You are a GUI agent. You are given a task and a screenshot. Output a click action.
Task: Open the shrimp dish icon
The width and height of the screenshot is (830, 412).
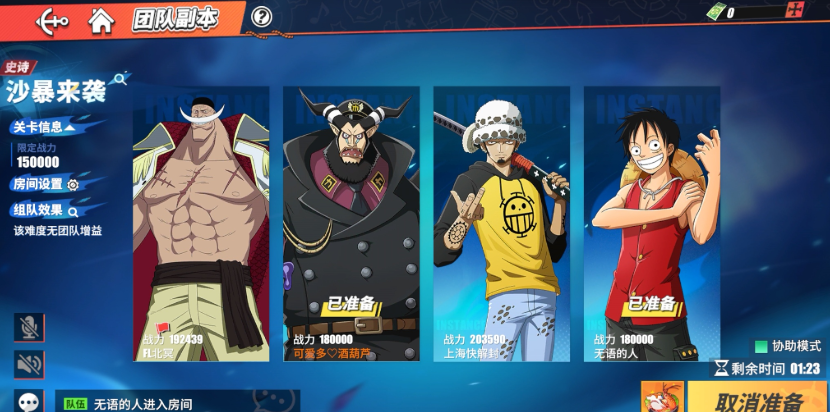point(662,397)
